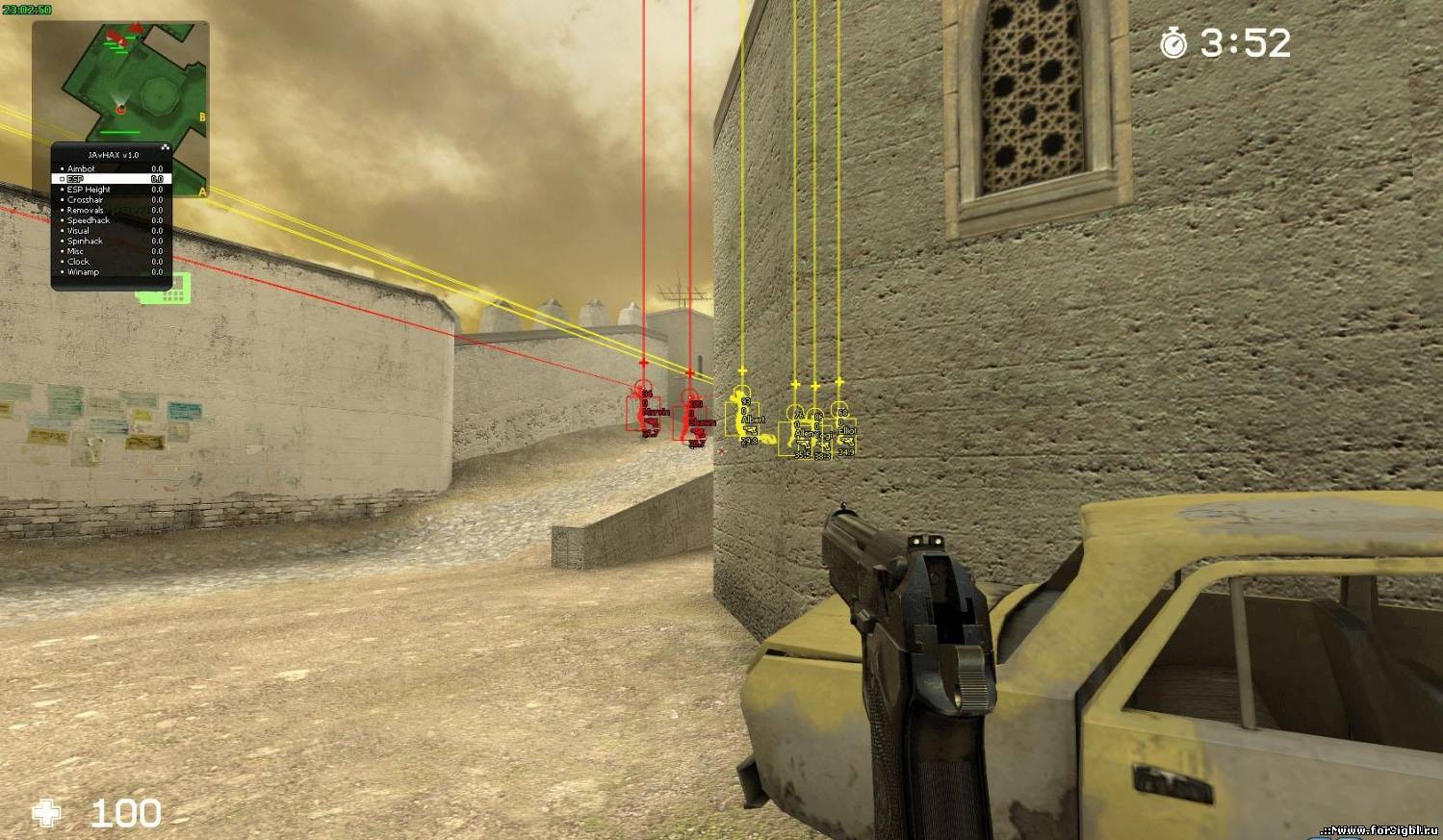Select bombsite A marker on the minimap
The width and height of the screenshot is (1443, 840).
(x=203, y=191)
